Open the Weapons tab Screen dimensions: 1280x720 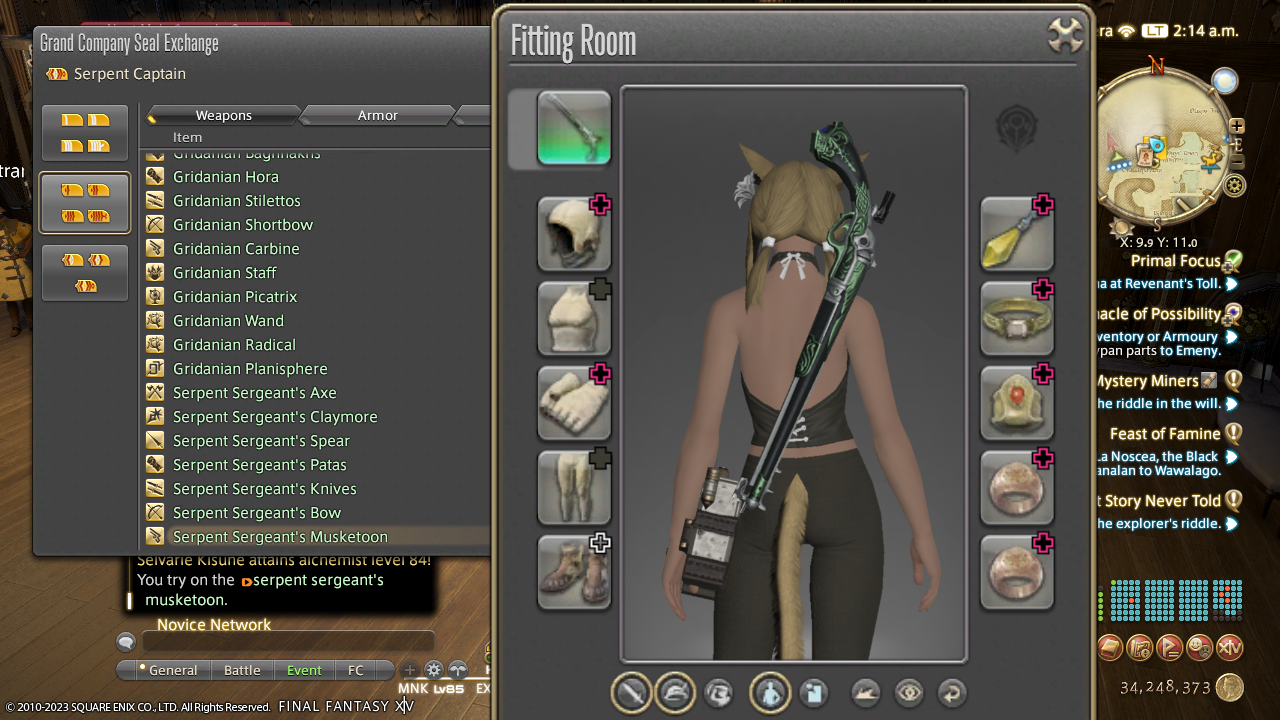pos(223,116)
